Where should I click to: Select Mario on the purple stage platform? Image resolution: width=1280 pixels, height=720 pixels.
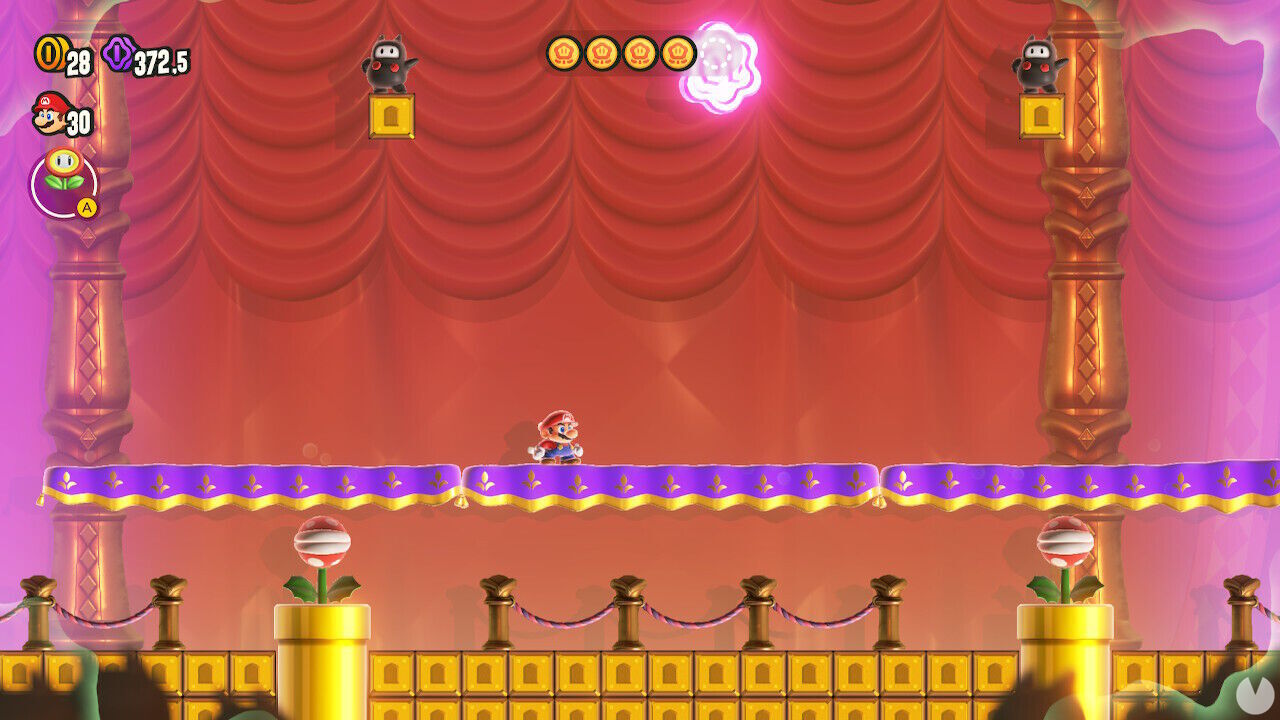pos(556,435)
